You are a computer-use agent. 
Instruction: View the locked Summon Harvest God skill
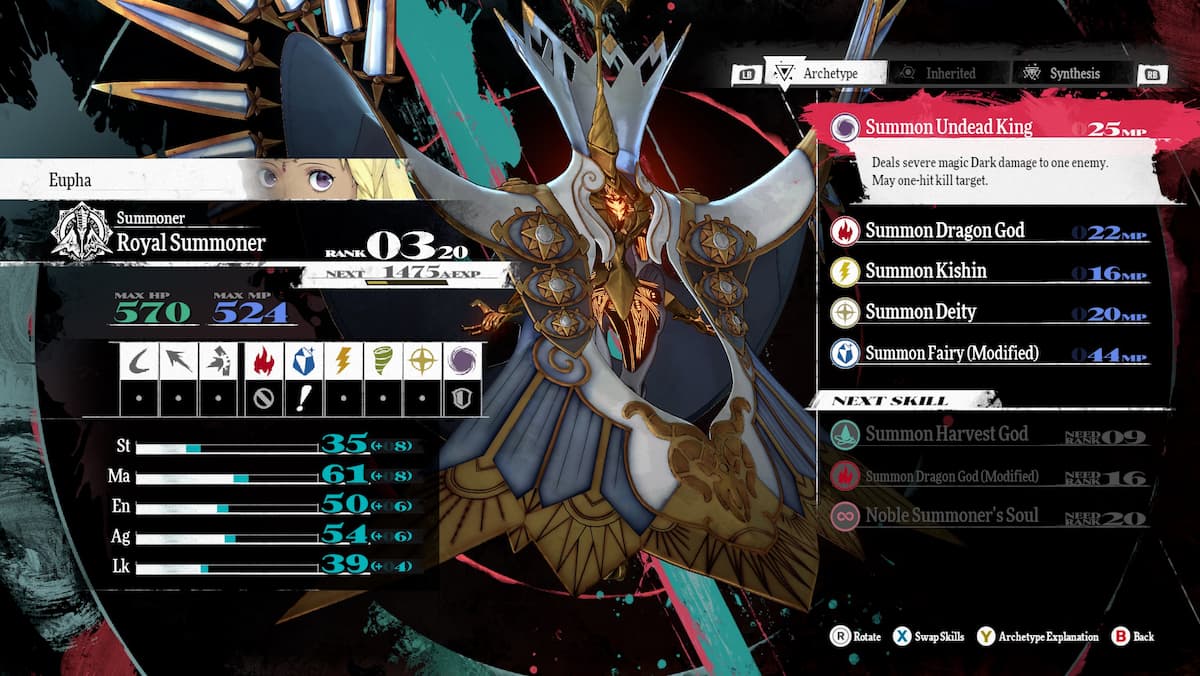click(946, 434)
